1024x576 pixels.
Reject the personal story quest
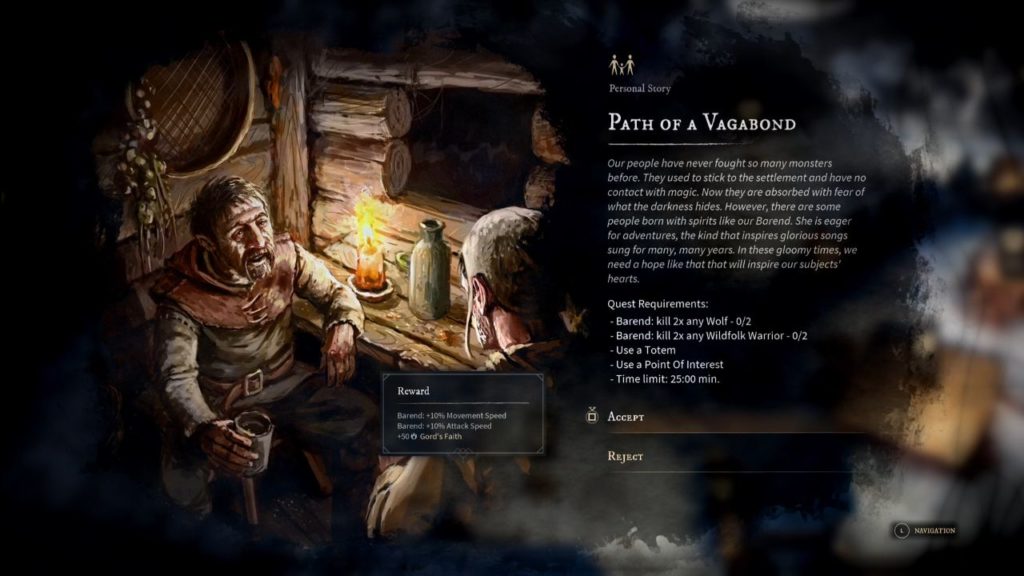[x=625, y=456]
